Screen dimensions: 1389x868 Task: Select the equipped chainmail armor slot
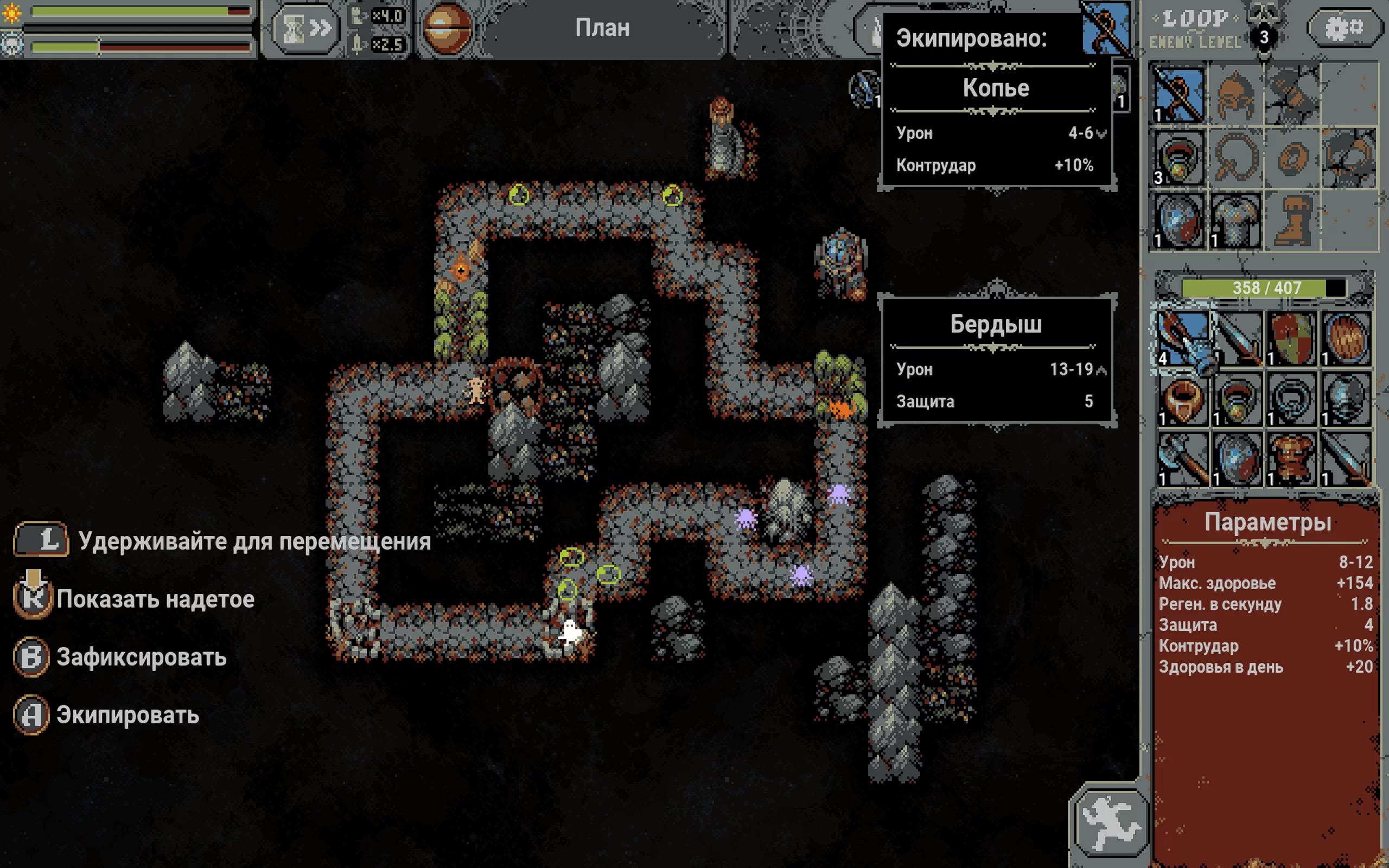[1235, 221]
